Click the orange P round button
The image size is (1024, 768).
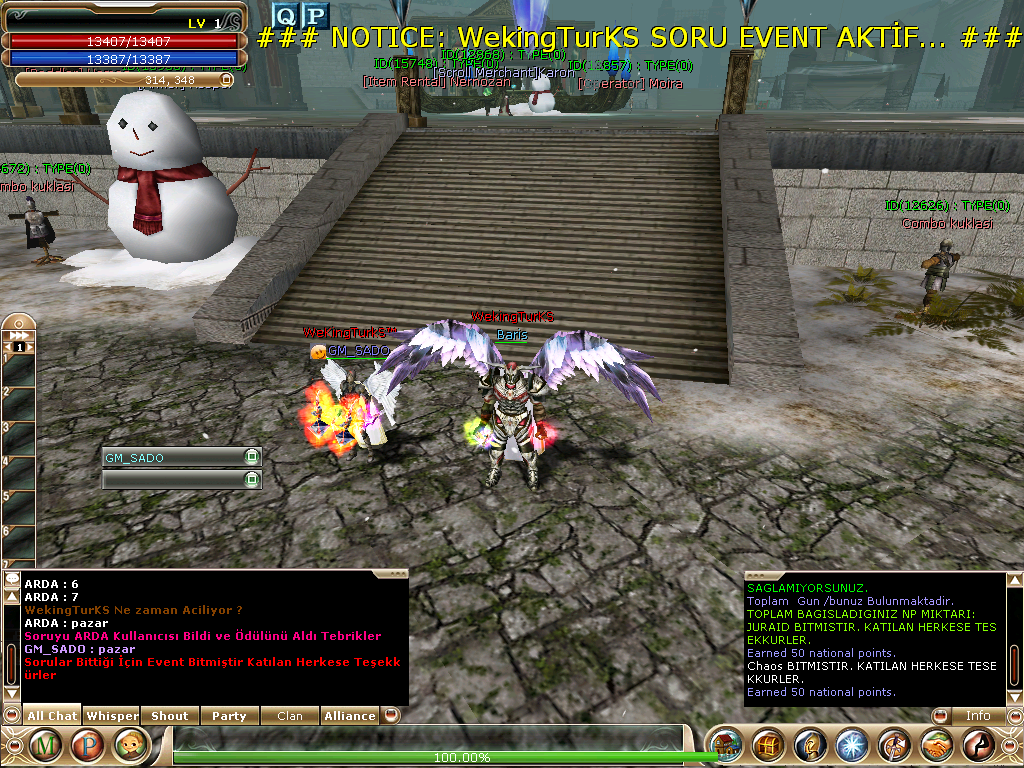(88, 745)
